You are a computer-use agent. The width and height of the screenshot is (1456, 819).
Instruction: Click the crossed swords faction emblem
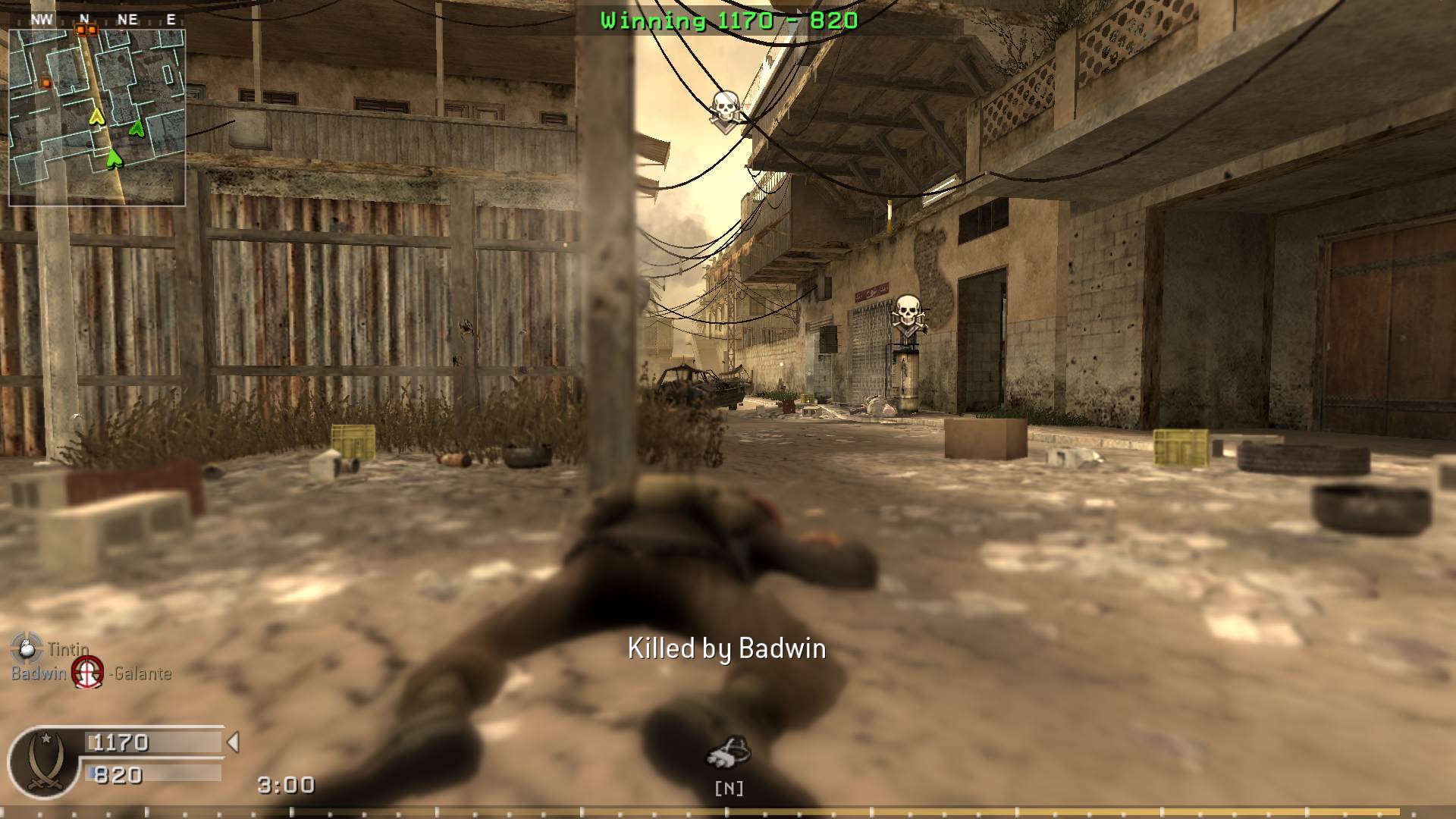click(x=44, y=761)
